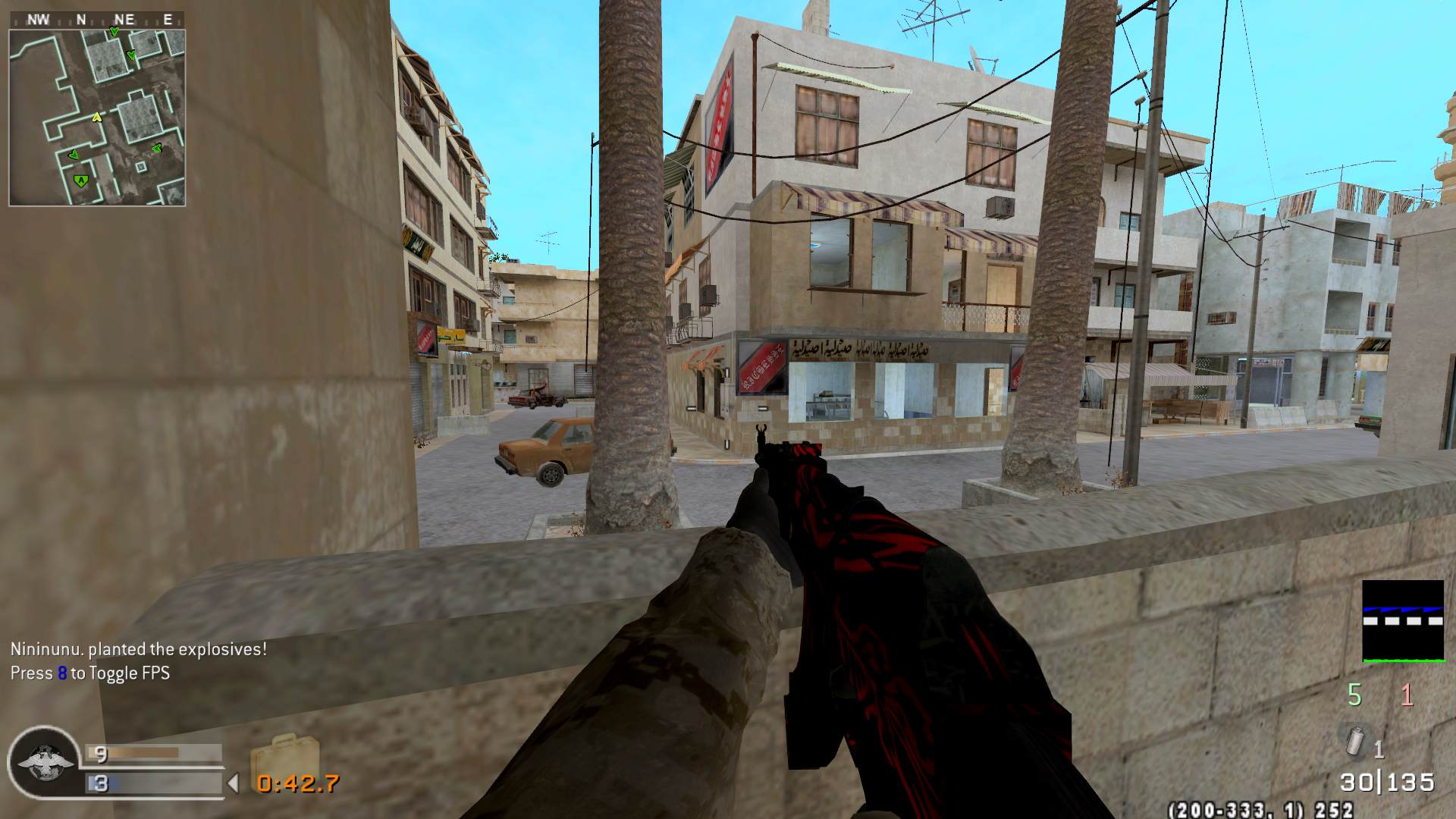
Task: Click the yellow player arrow on minimap
Action: point(96,118)
